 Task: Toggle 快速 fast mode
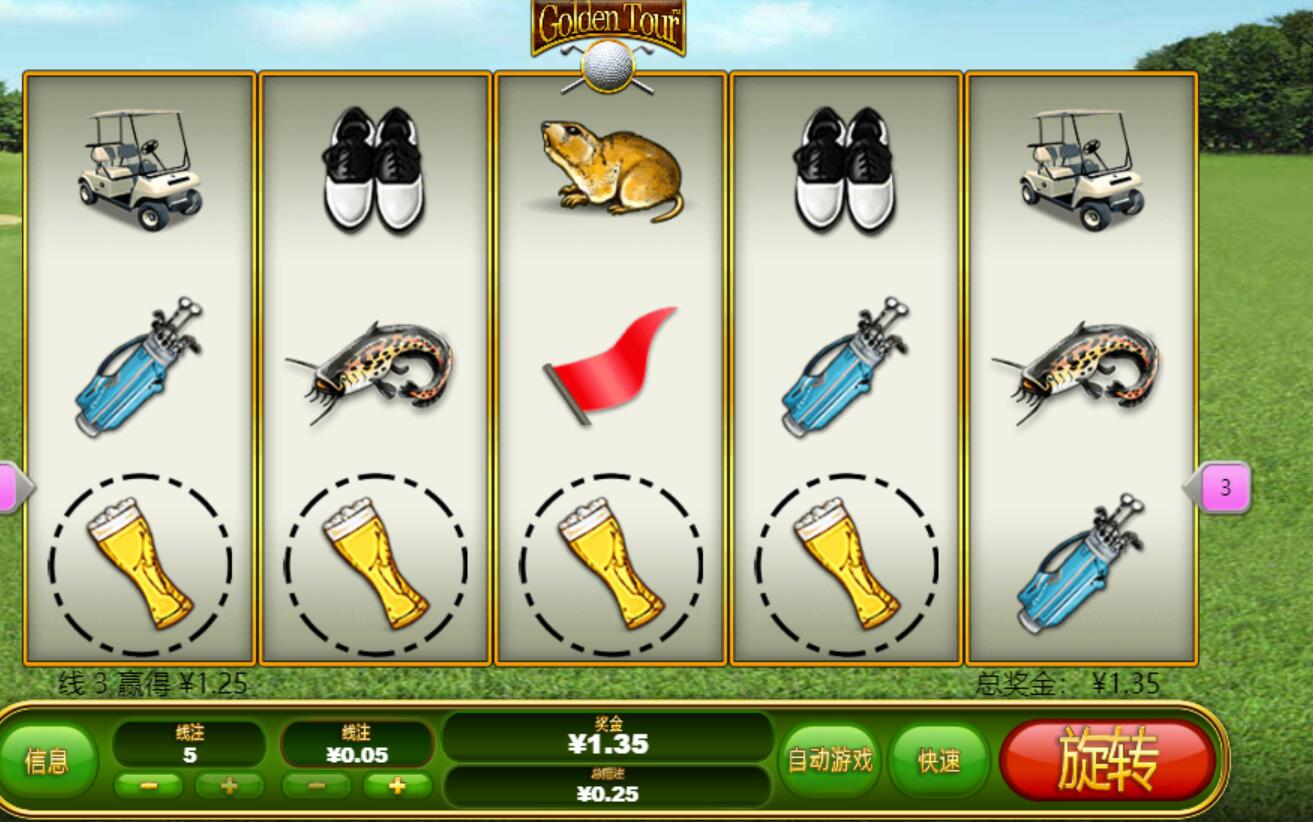click(939, 762)
